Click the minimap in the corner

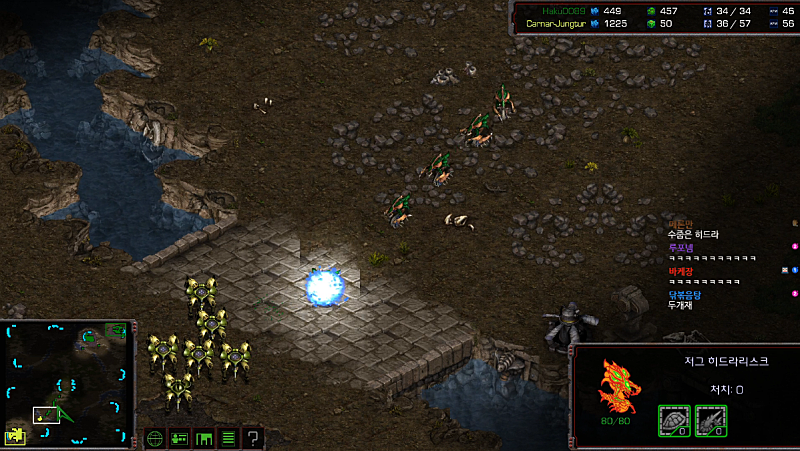tap(68, 382)
